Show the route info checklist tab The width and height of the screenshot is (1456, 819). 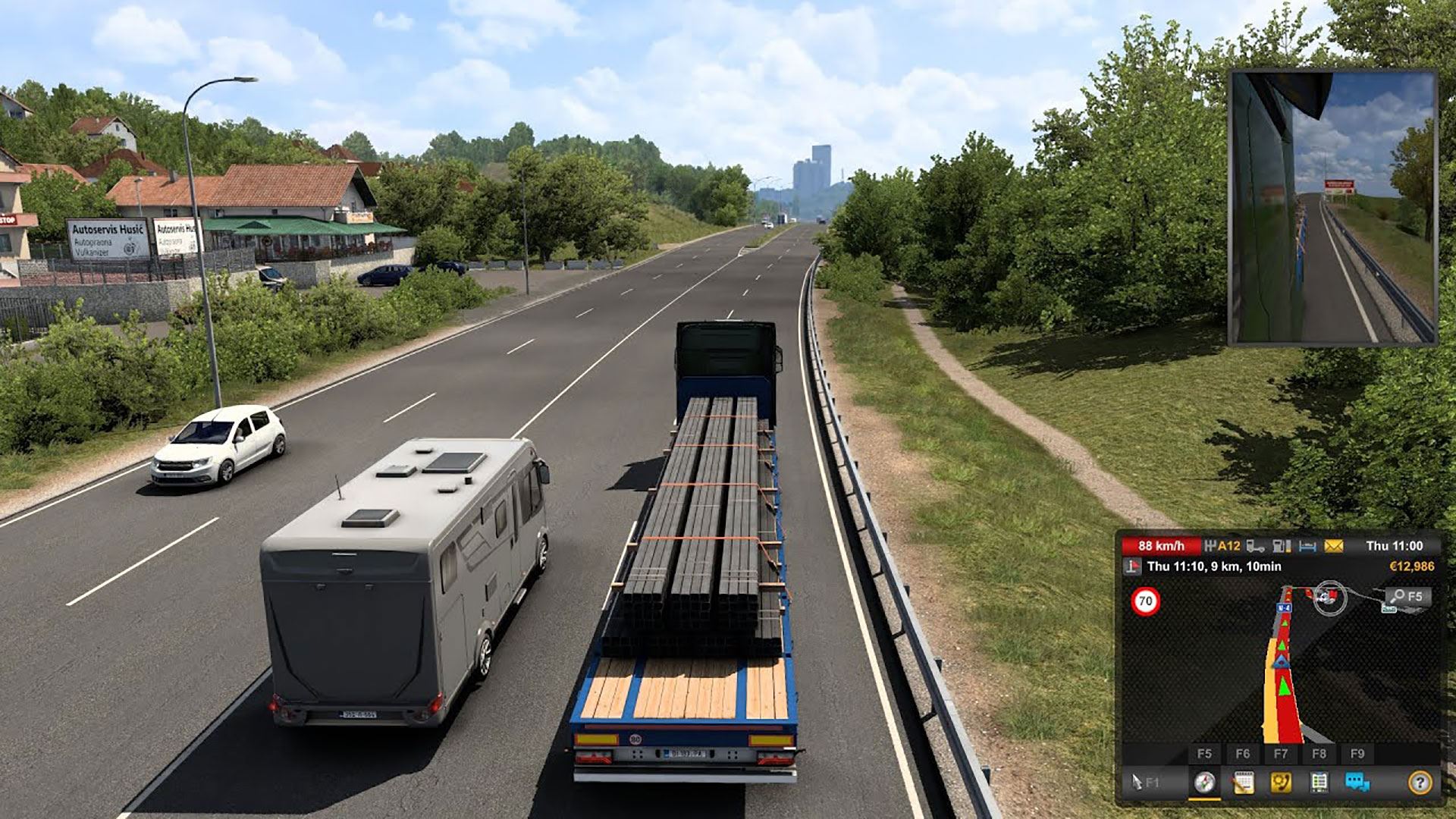click(x=1319, y=783)
